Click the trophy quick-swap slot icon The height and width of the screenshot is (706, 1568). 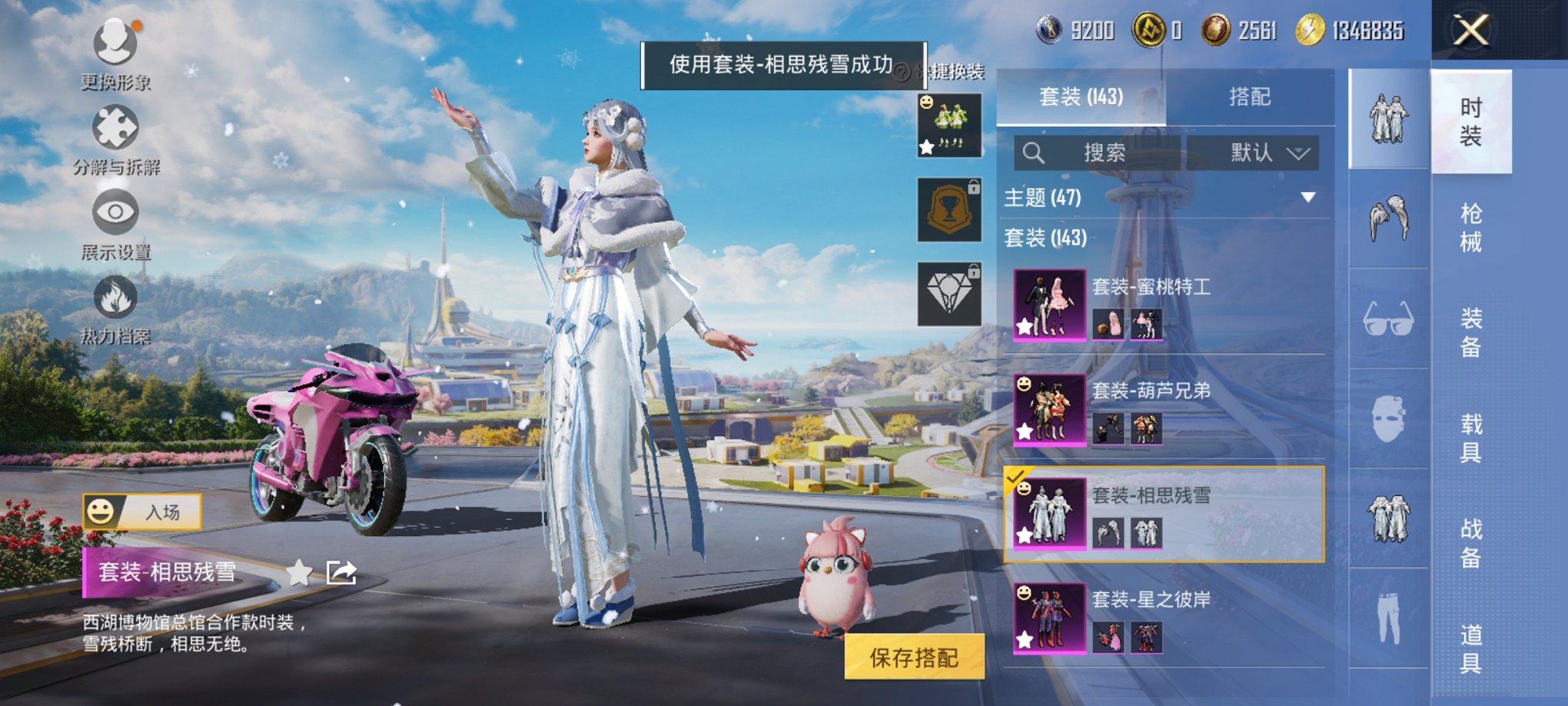(949, 209)
